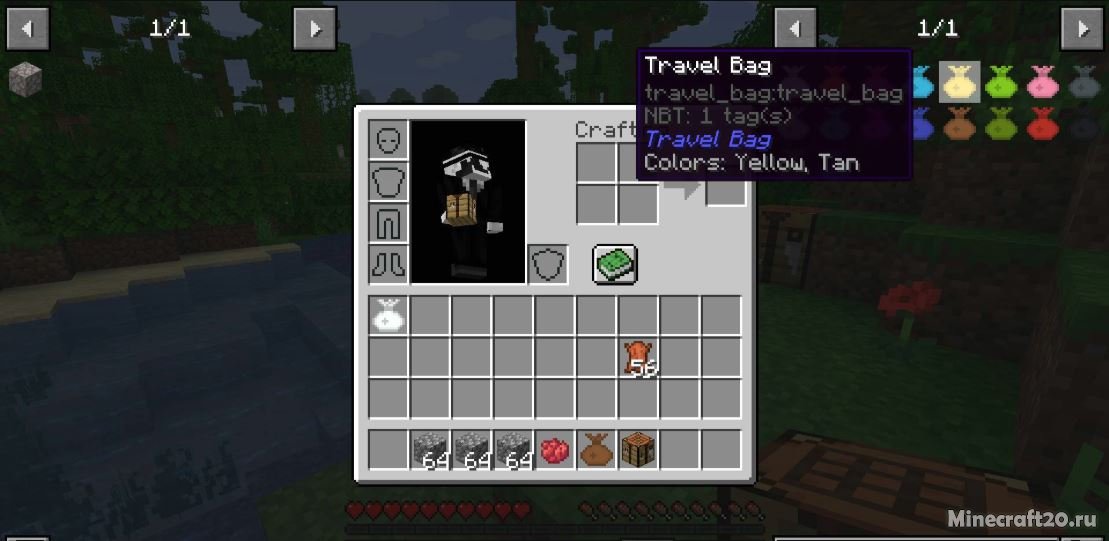Click the empty helmet armor slot

coord(388,141)
